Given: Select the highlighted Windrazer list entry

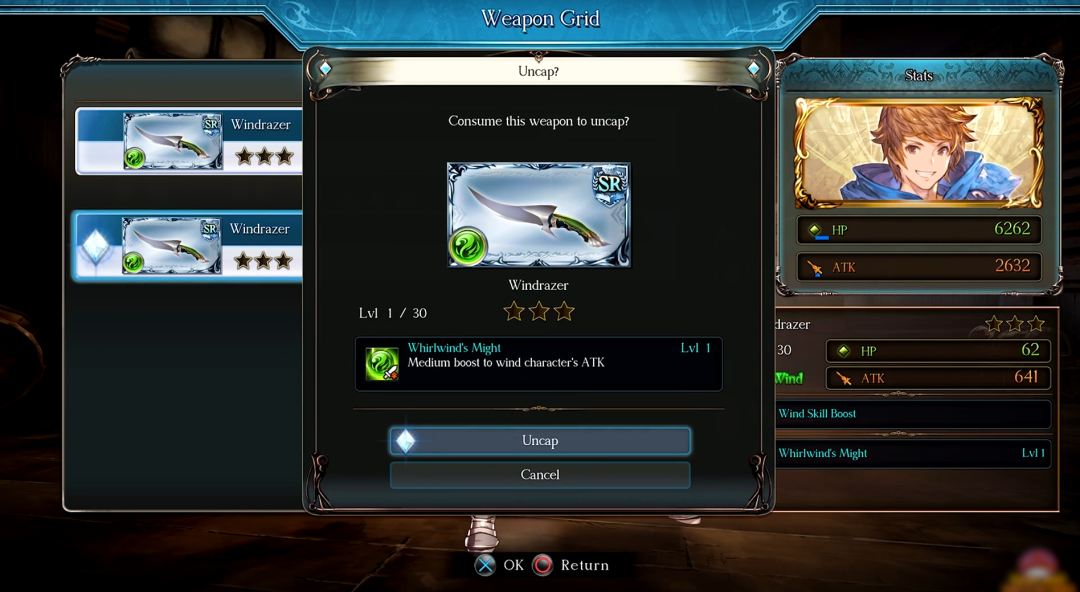Looking at the screenshot, I should pyautogui.click(x=190, y=246).
